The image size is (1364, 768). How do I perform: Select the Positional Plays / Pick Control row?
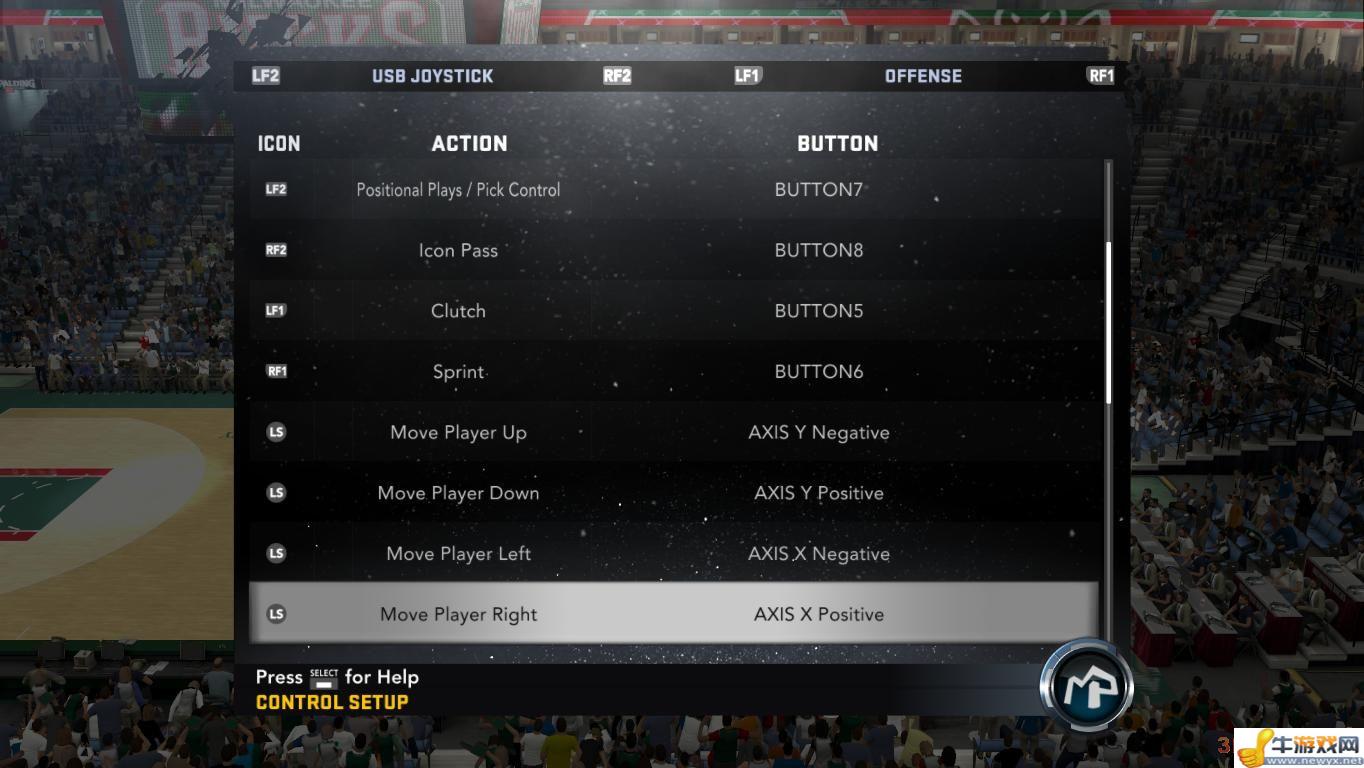tap(672, 190)
